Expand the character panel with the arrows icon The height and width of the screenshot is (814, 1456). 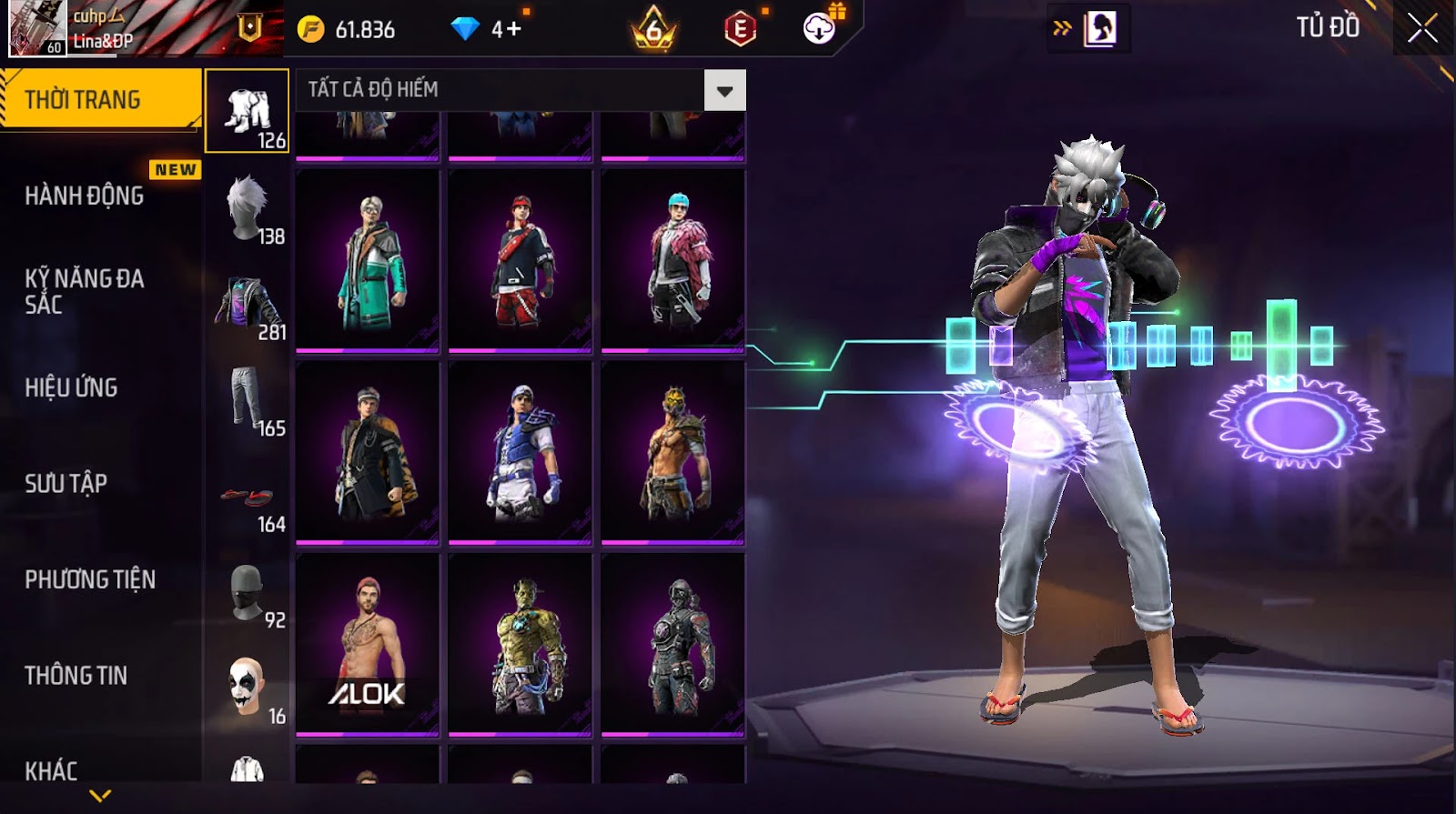tap(1062, 28)
